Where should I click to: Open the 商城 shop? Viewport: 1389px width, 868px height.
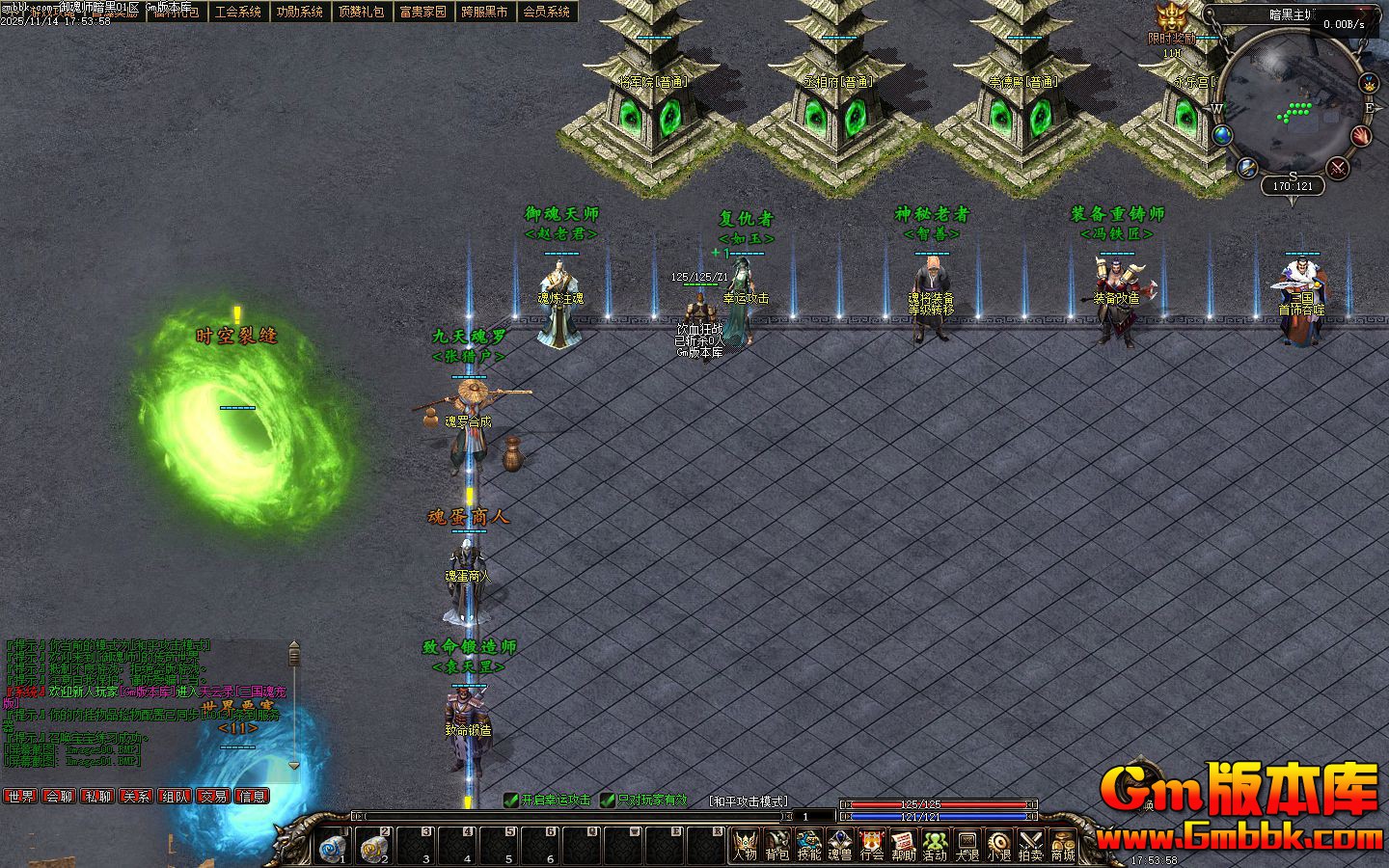click(1062, 846)
